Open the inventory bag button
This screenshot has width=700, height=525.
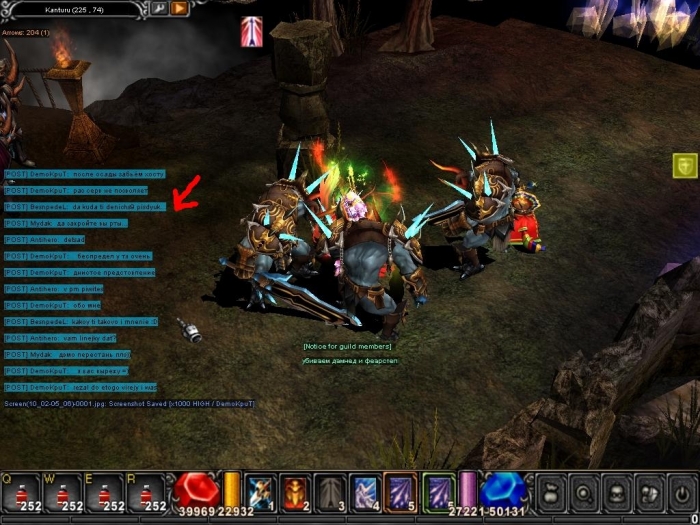[551, 493]
